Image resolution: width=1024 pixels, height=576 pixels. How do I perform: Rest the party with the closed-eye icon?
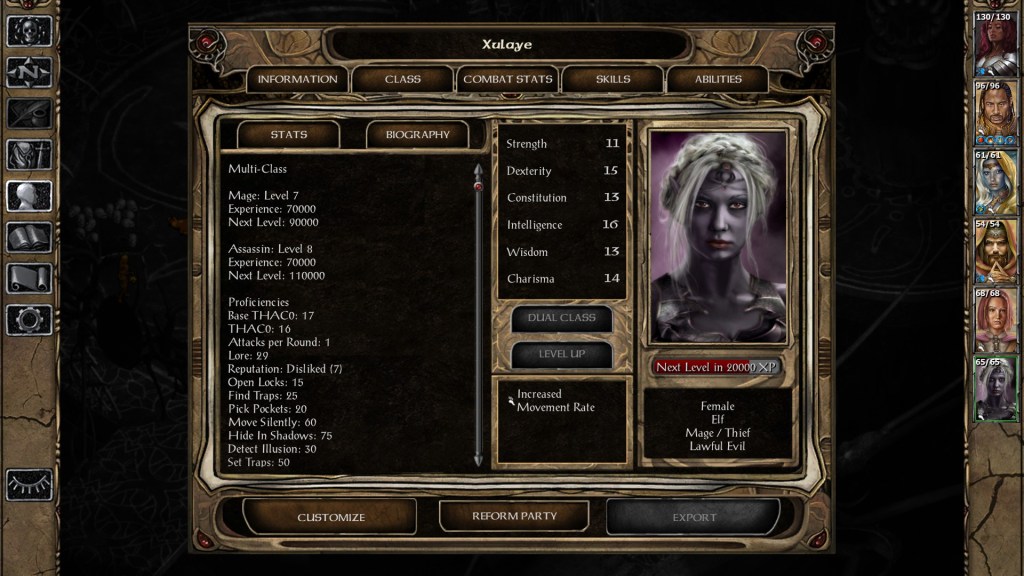coord(29,484)
